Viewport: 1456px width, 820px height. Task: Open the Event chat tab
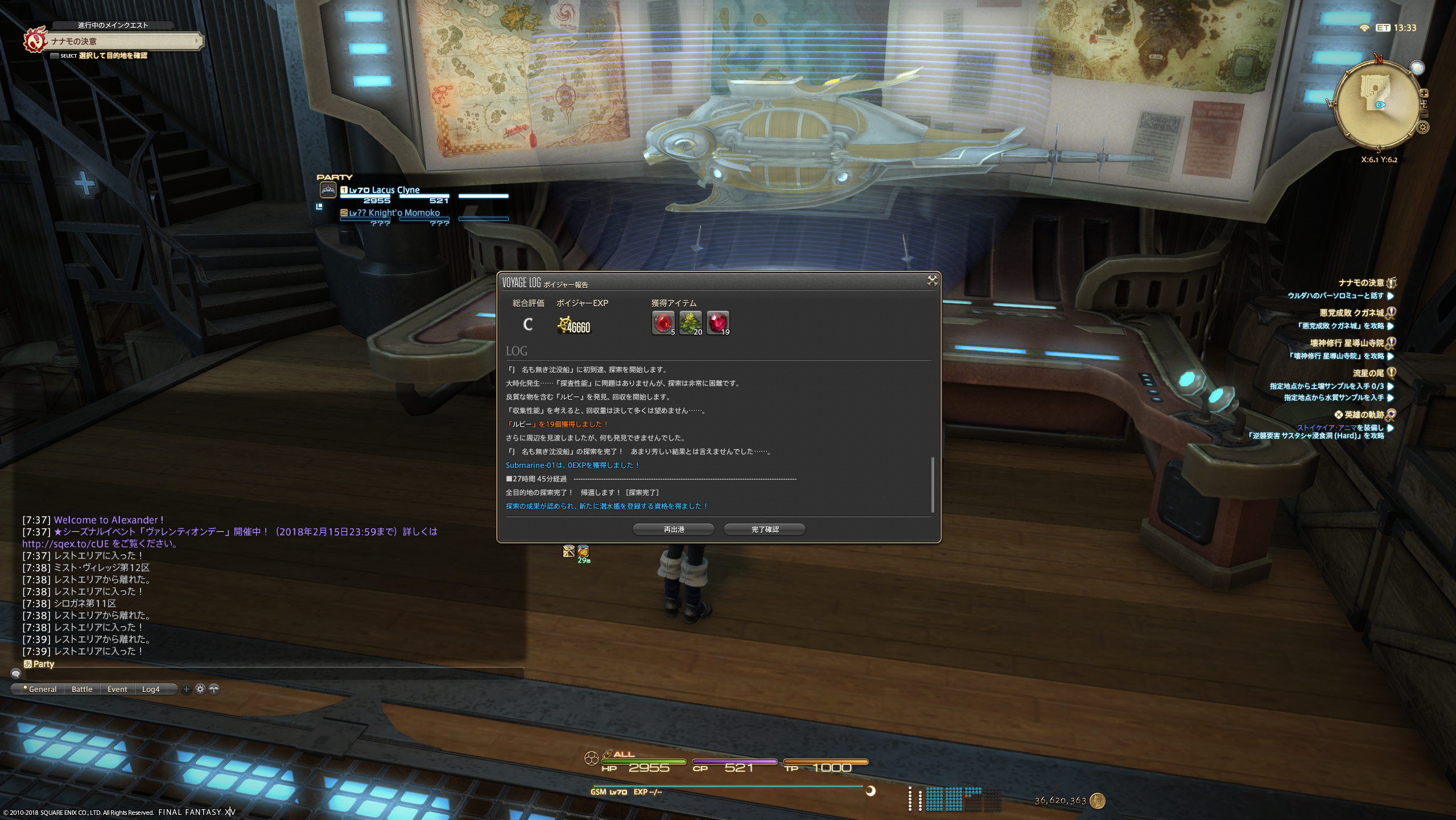[117, 689]
